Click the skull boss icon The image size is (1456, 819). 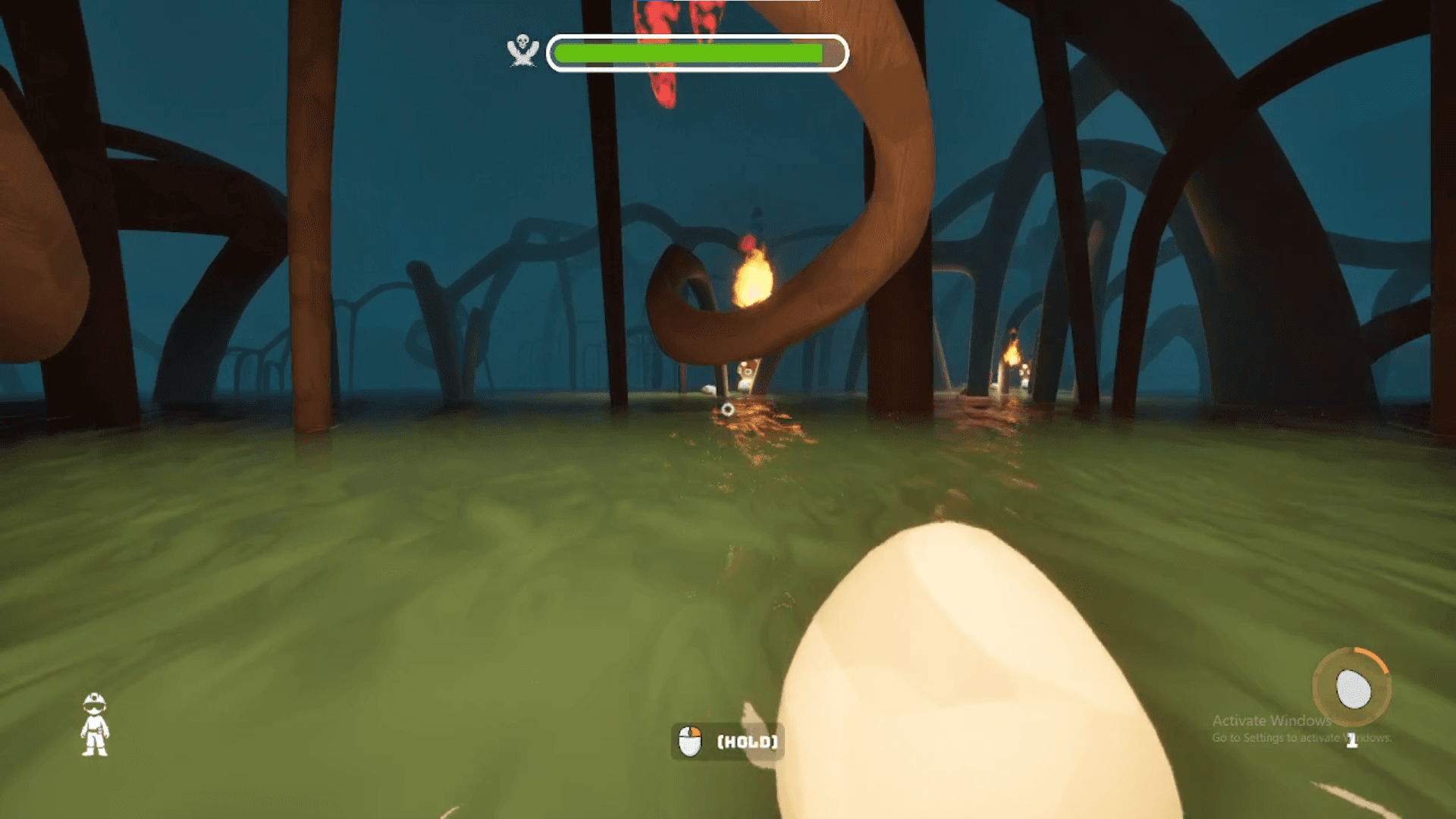point(522,51)
